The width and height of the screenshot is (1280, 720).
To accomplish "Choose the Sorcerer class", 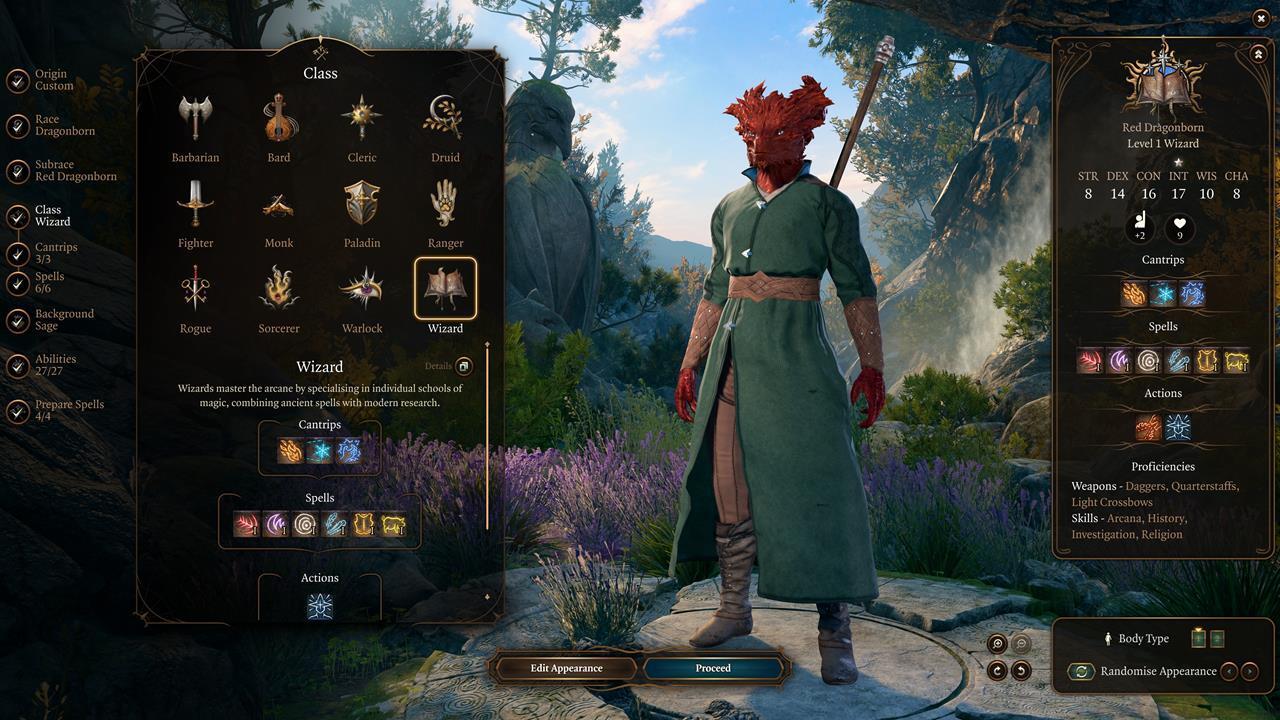I will pos(278,290).
